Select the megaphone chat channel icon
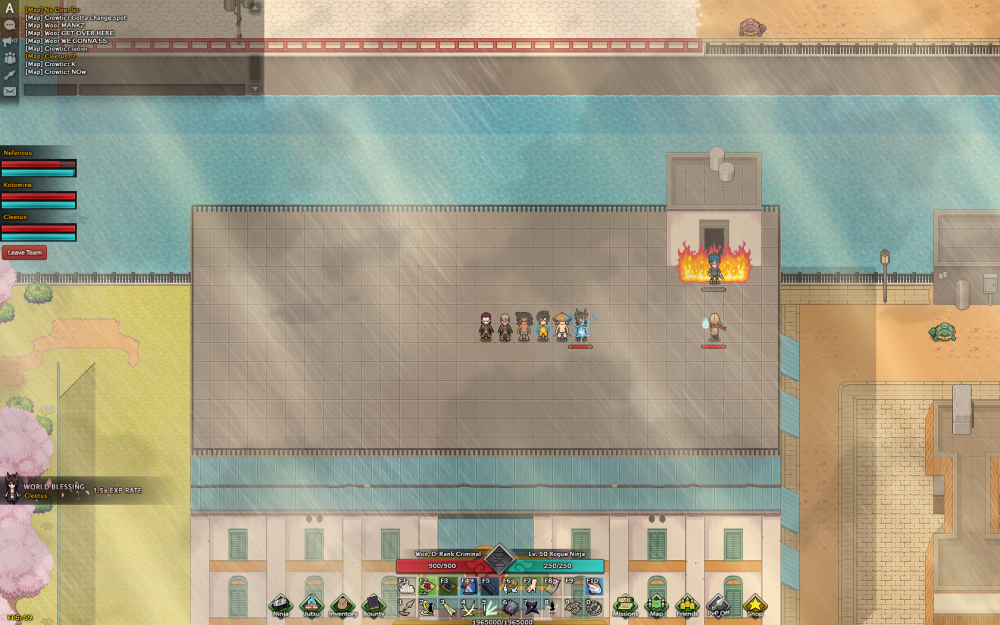This screenshot has width=1000, height=625. (10, 41)
